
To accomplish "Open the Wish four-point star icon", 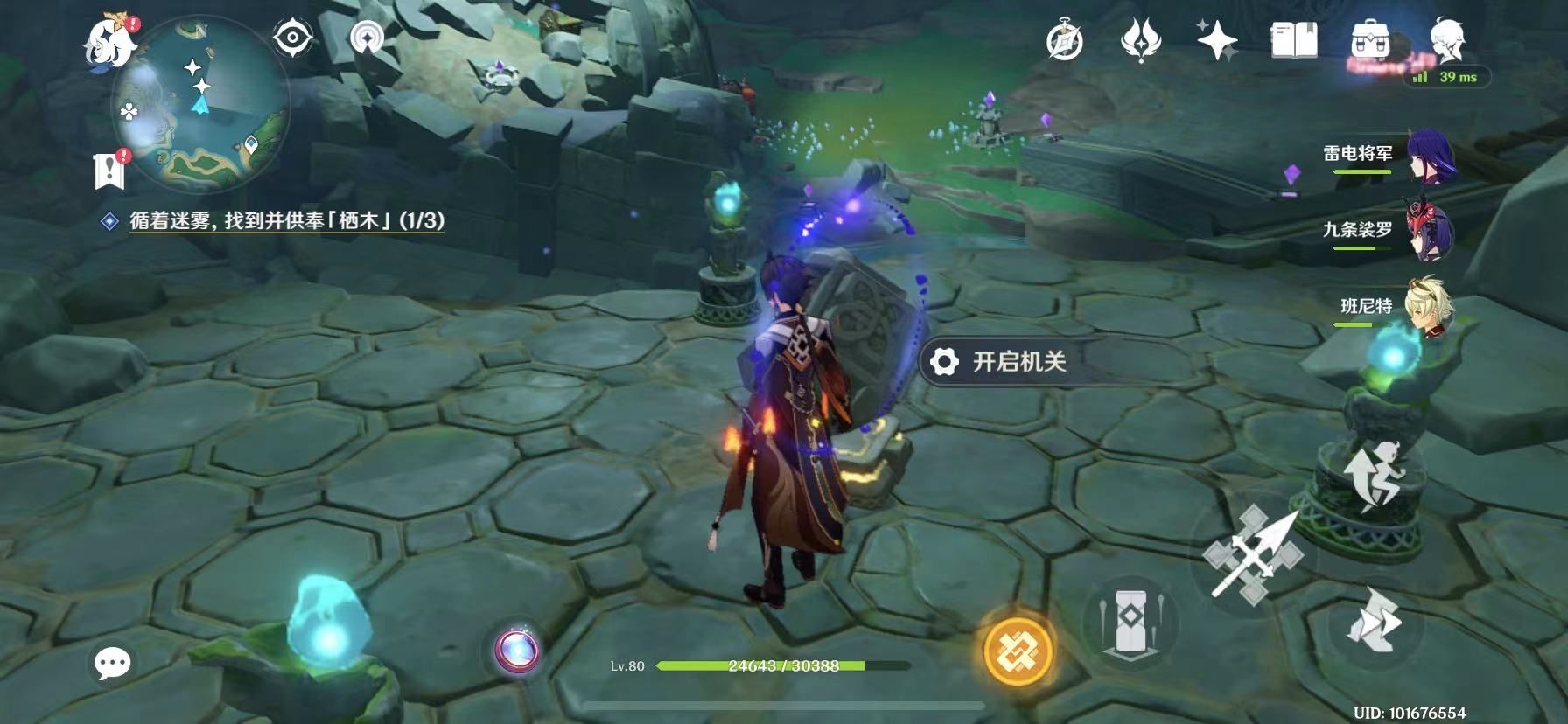I will tap(1216, 41).
